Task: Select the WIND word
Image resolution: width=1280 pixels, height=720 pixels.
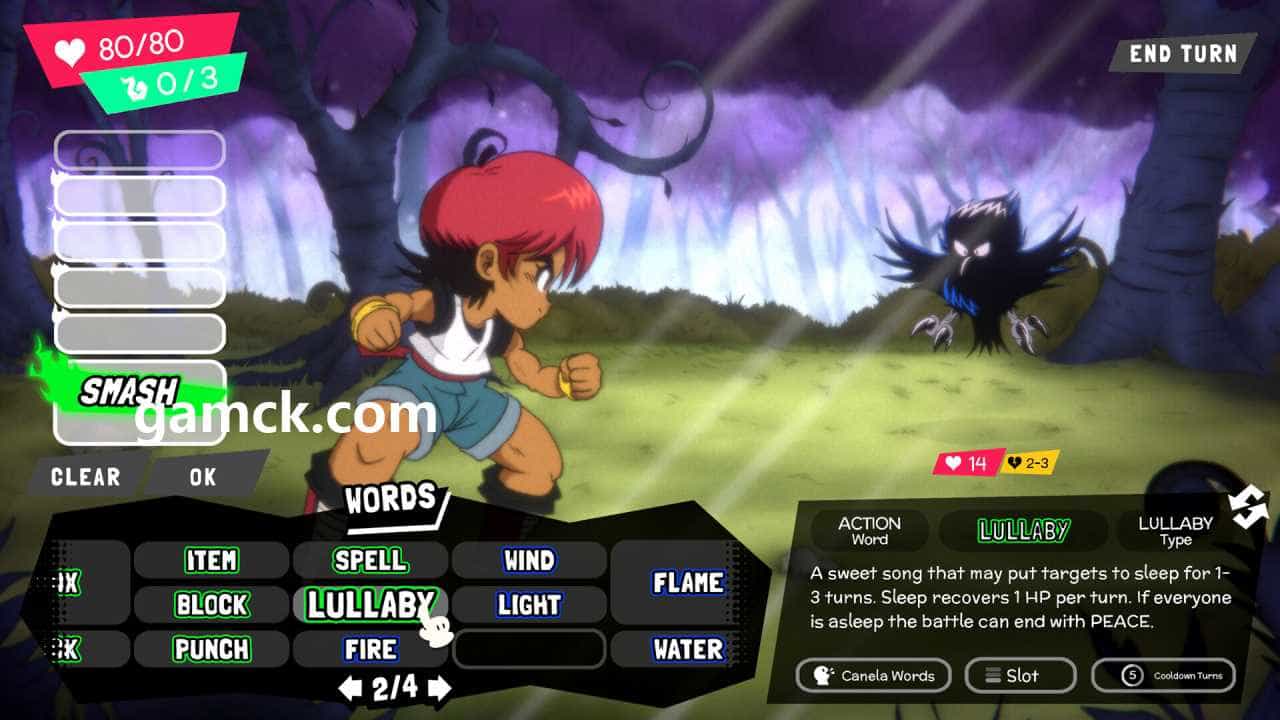Action: (529, 560)
